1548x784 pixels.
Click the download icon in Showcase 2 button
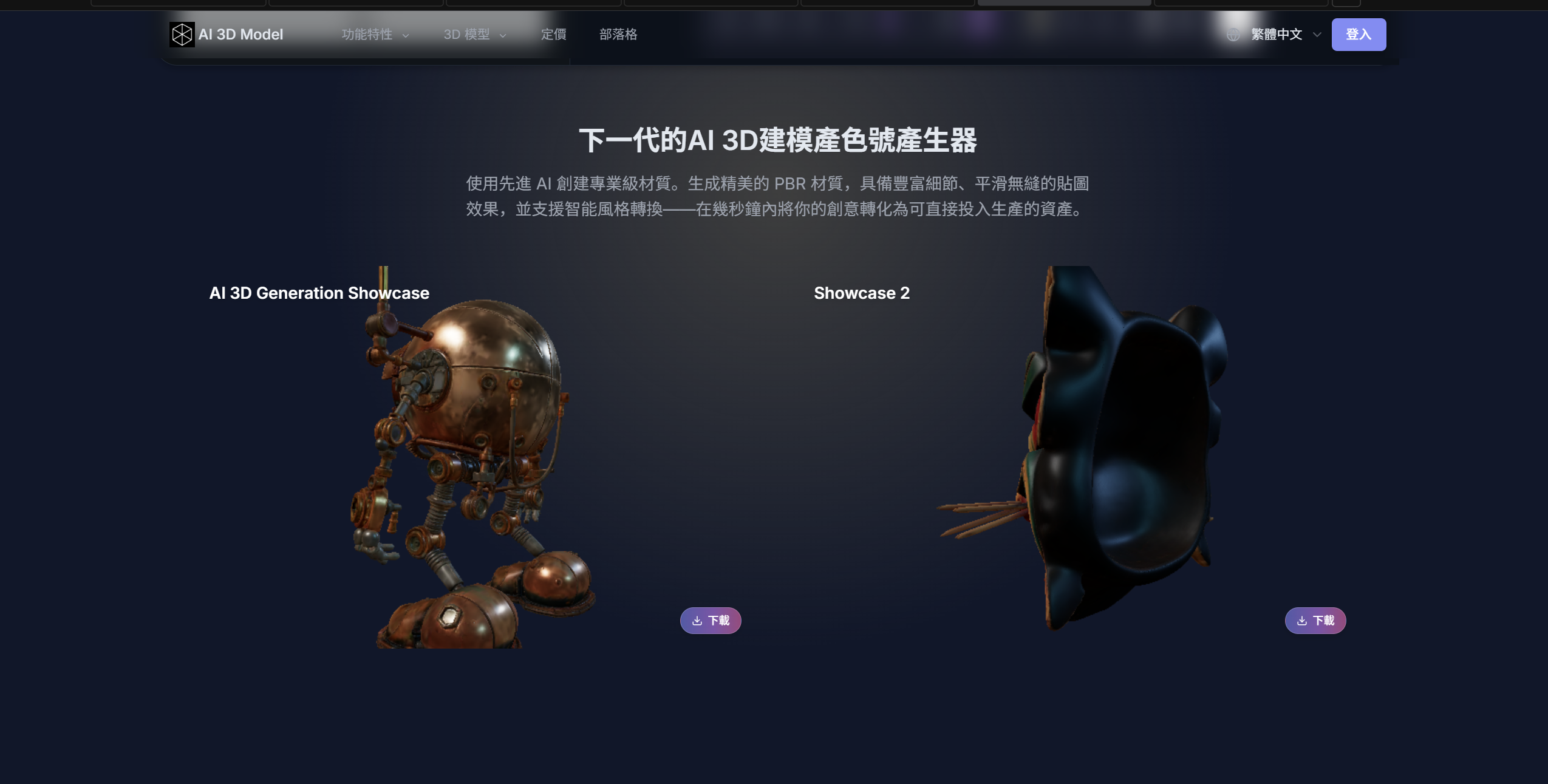[x=1301, y=620]
